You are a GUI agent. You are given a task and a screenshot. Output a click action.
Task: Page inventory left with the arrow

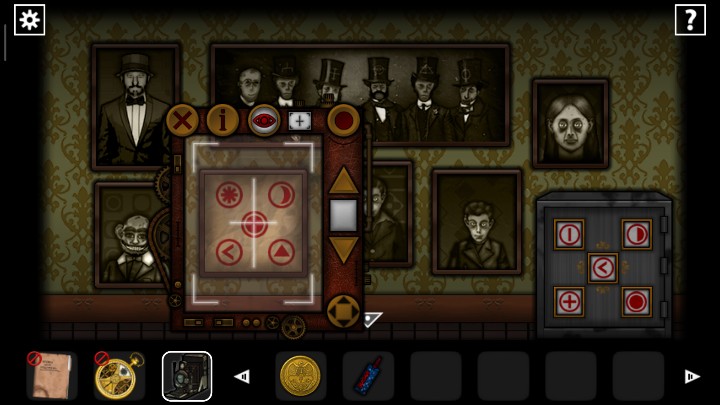[241, 376]
